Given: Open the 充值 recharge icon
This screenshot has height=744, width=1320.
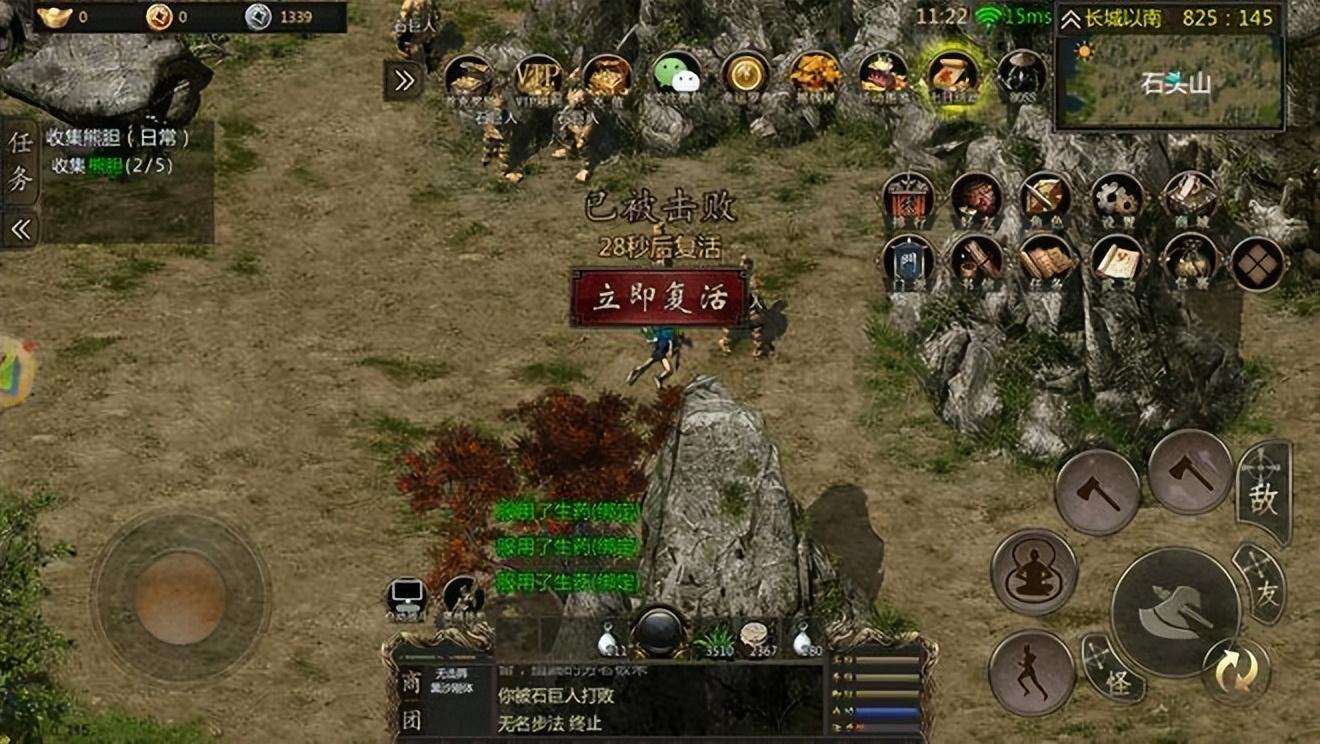Looking at the screenshot, I should [608, 76].
